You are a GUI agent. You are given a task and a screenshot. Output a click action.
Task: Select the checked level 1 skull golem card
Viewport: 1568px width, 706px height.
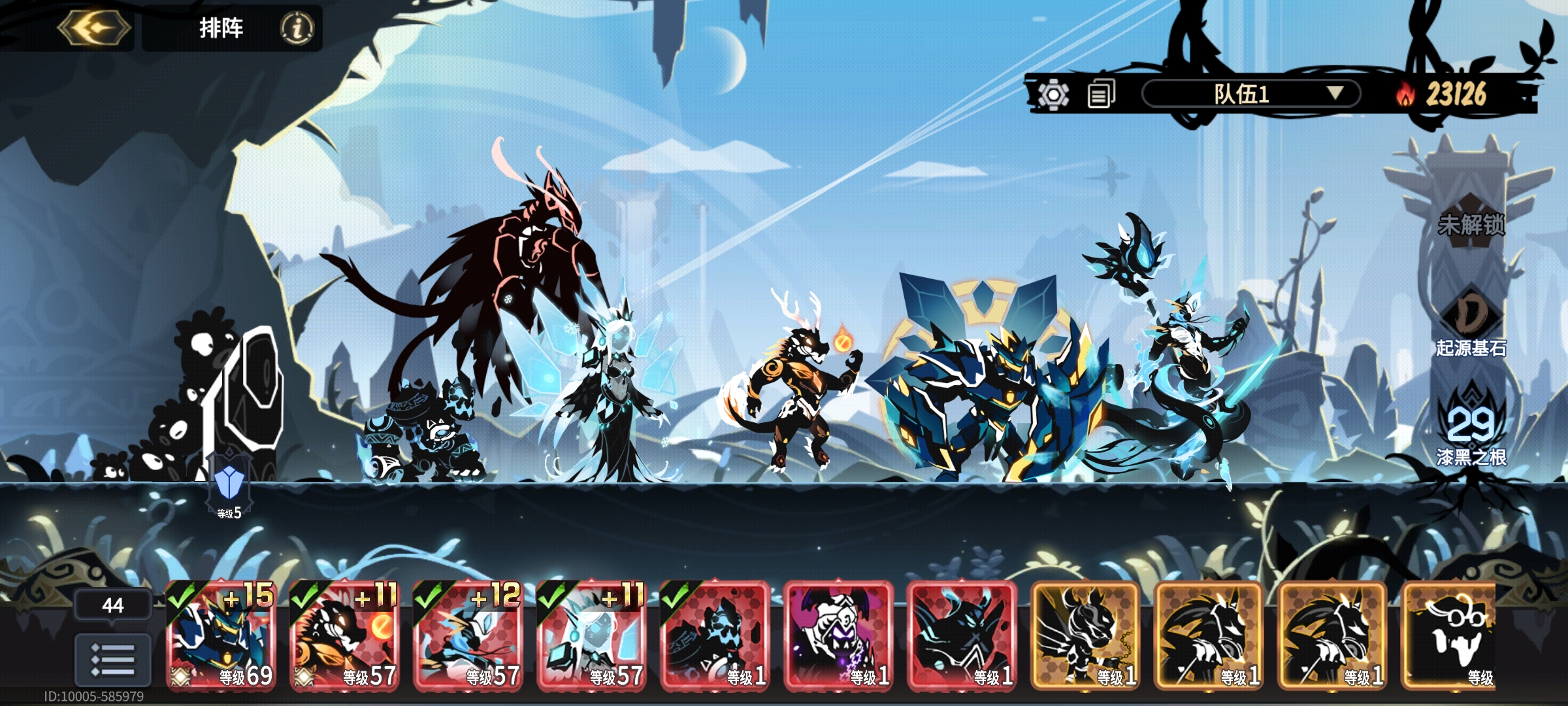point(715,635)
